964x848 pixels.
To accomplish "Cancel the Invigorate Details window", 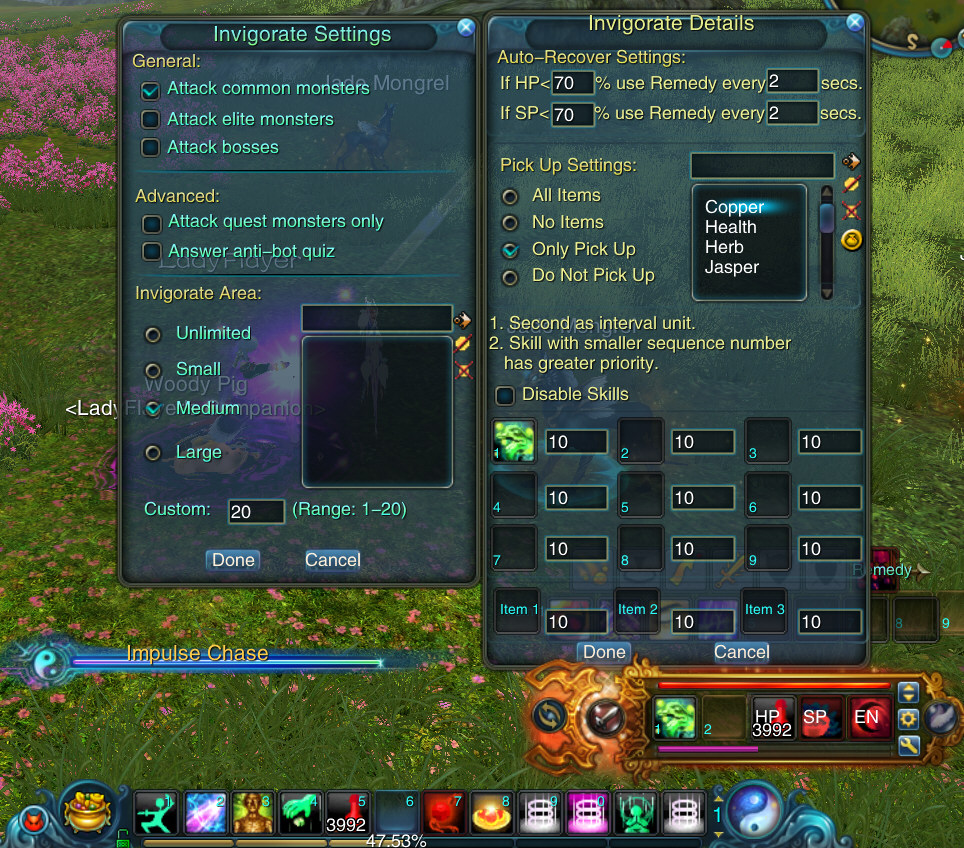I will pos(741,652).
